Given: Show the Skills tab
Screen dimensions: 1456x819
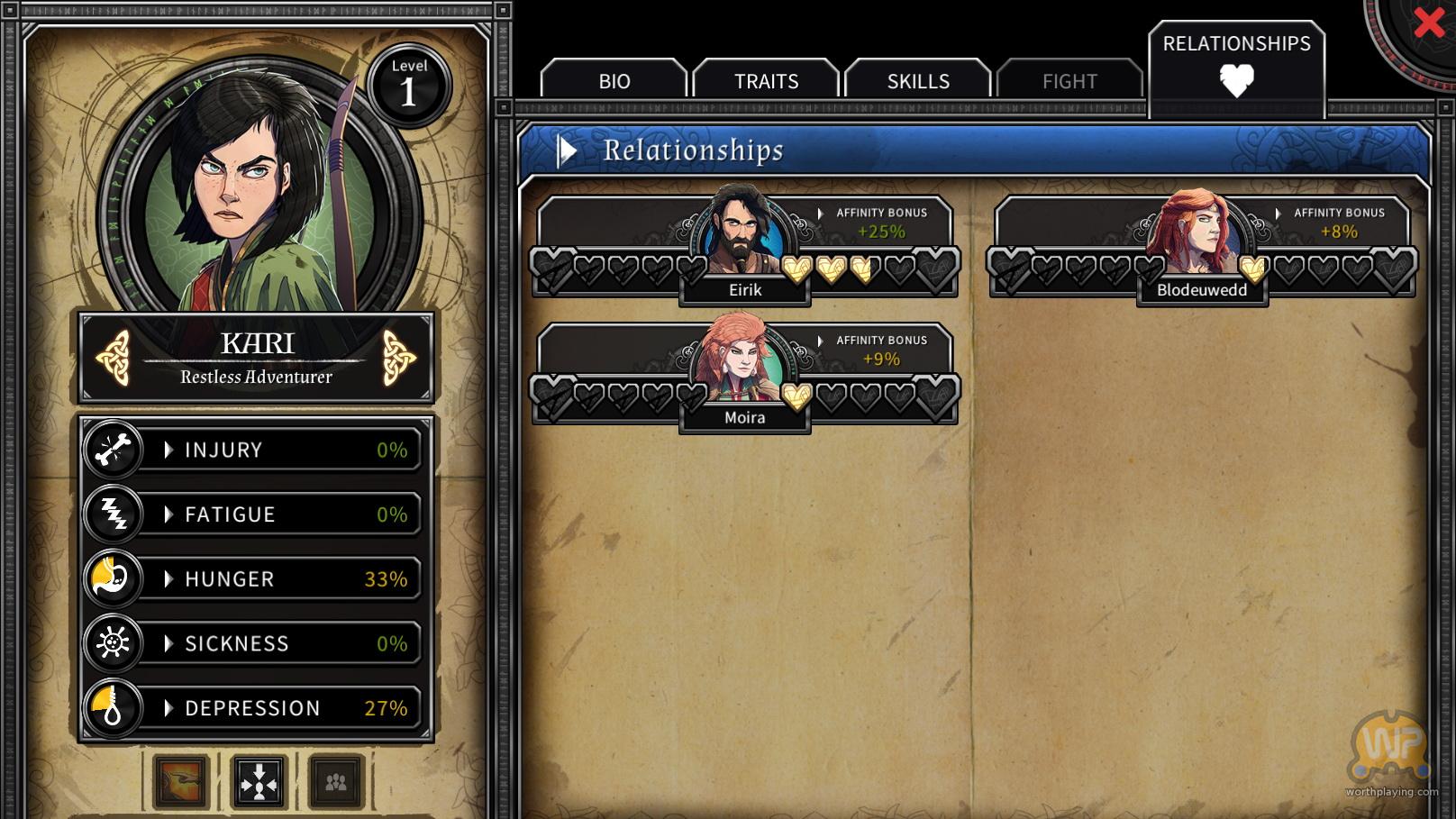Looking at the screenshot, I should pos(918,81).
